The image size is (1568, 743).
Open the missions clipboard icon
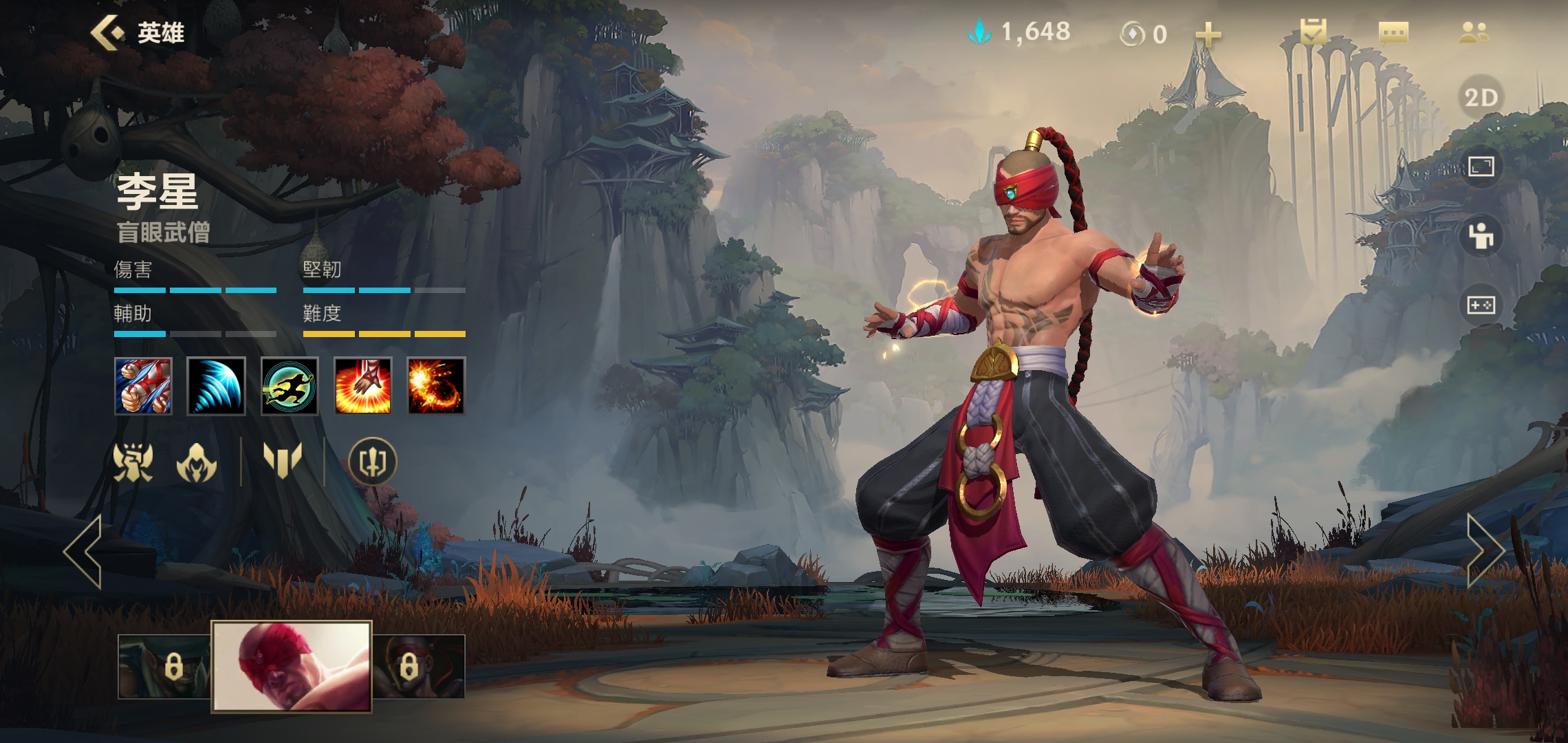click(x=1313, y=32)
